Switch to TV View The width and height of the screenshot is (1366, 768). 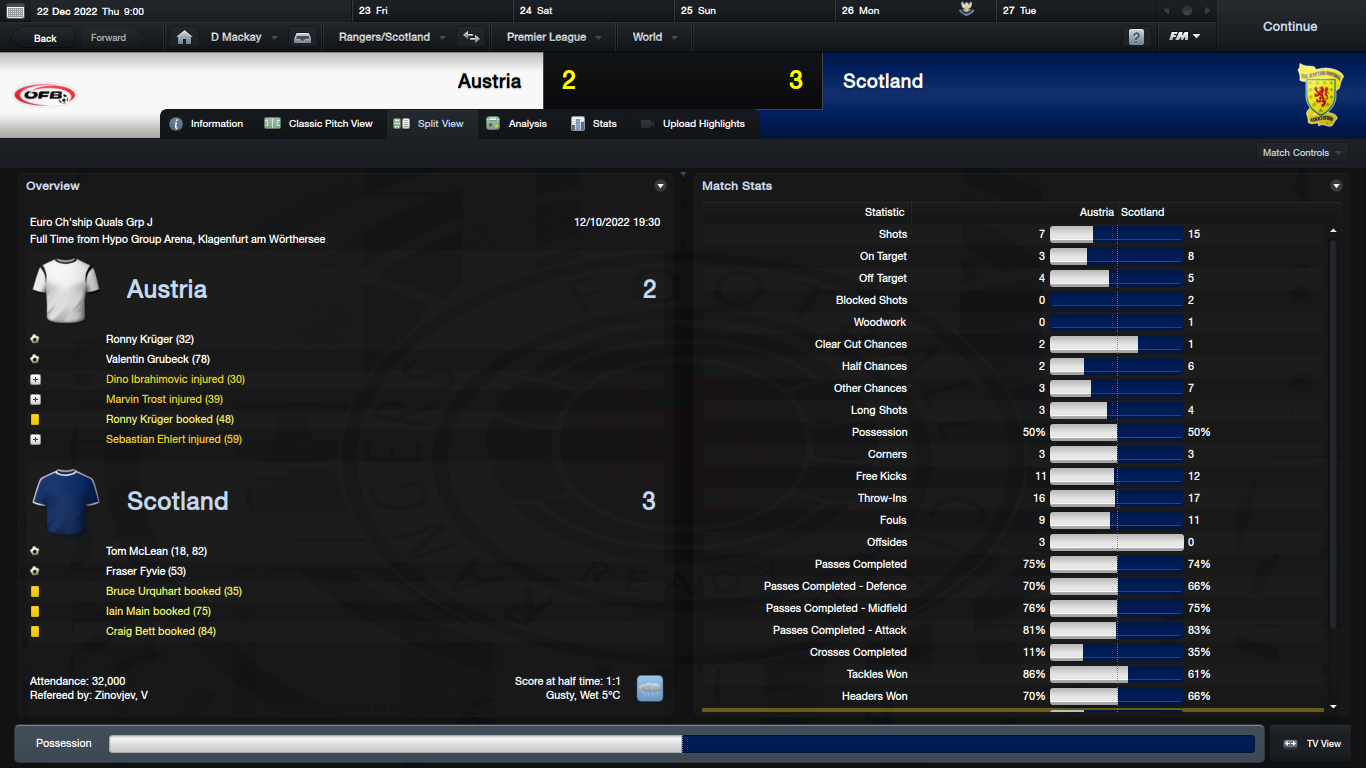click(1312, 744)
